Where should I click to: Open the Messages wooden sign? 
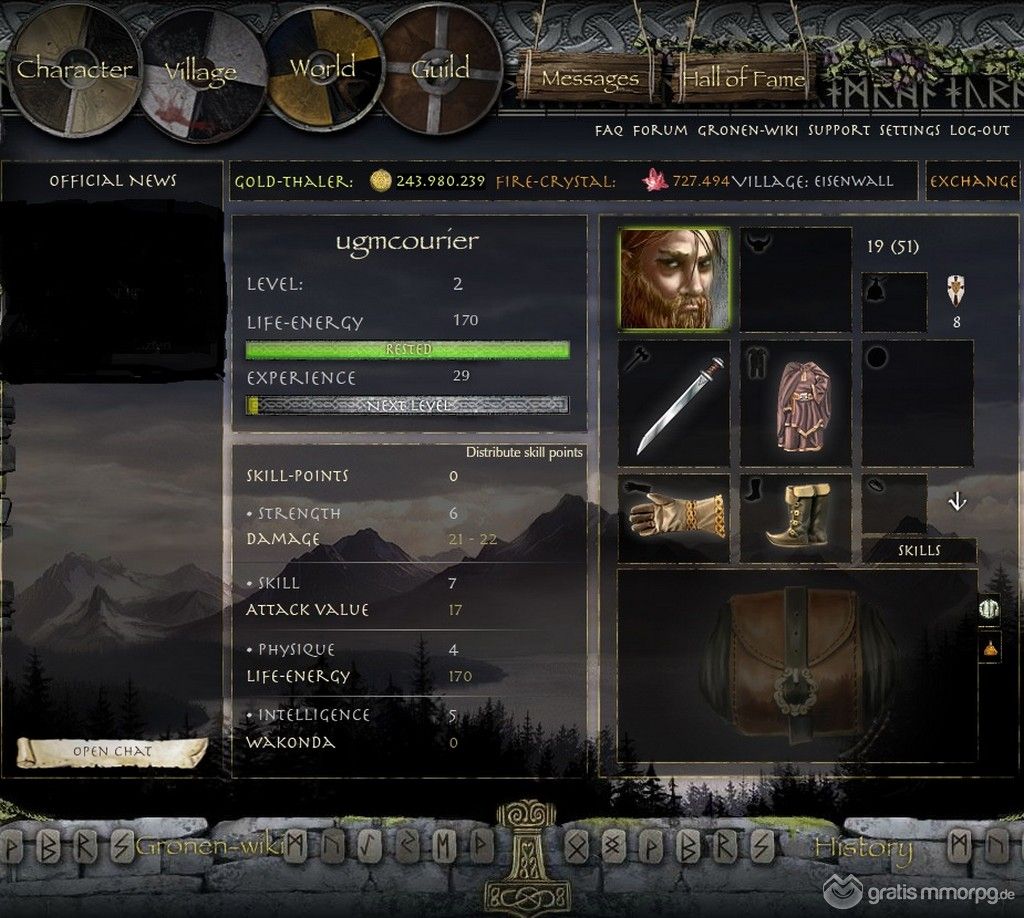pyautogui.click(x=590, y=78)
